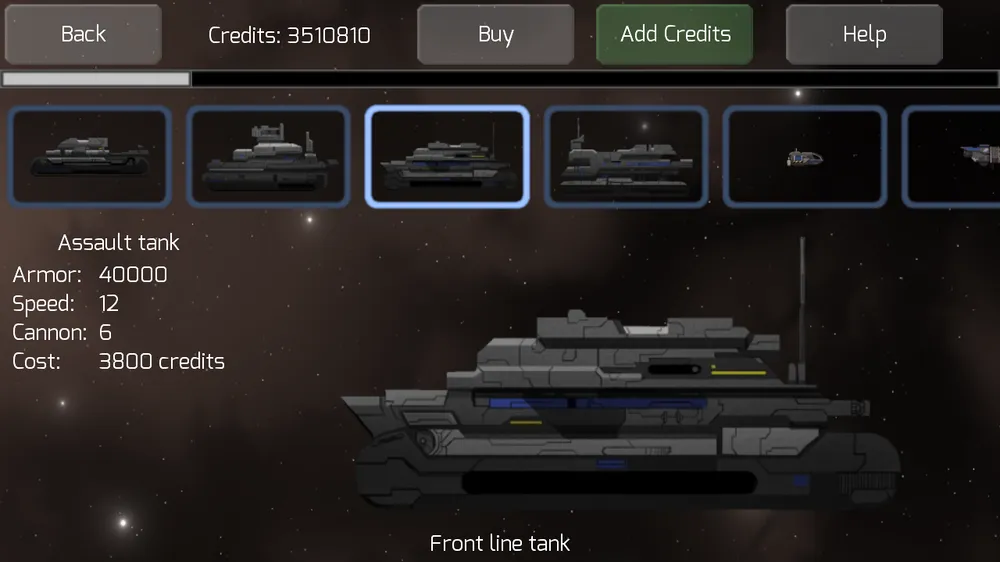Select the highlighted Assault tank thumbnail
Screen dimensions: 1000x562
tap(447, 156)
